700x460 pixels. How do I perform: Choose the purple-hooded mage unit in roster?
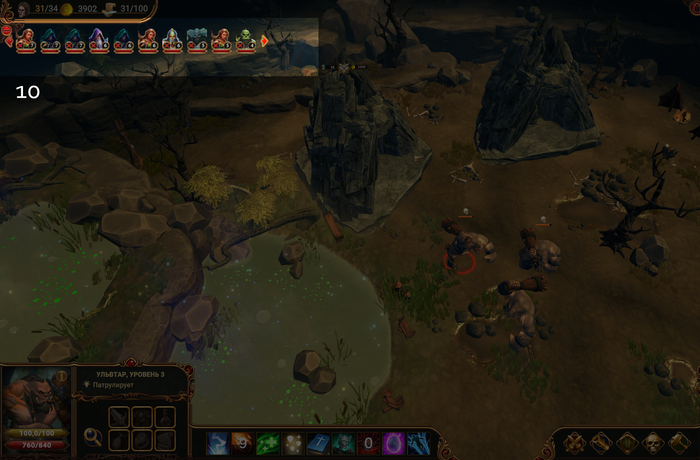point(98,40)
